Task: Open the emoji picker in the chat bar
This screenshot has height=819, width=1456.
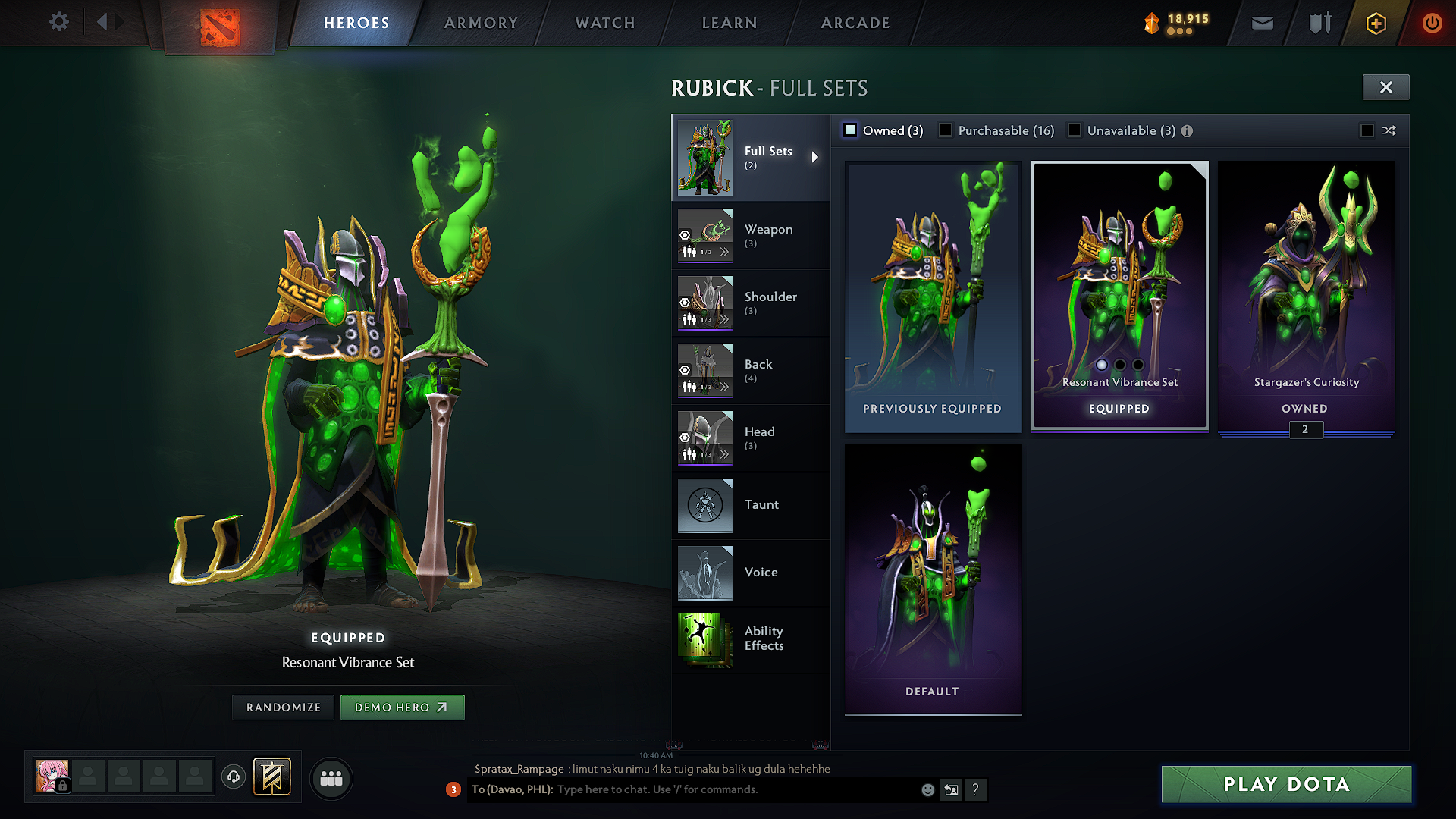Action: pyautogui.click(x=927, y=789)
